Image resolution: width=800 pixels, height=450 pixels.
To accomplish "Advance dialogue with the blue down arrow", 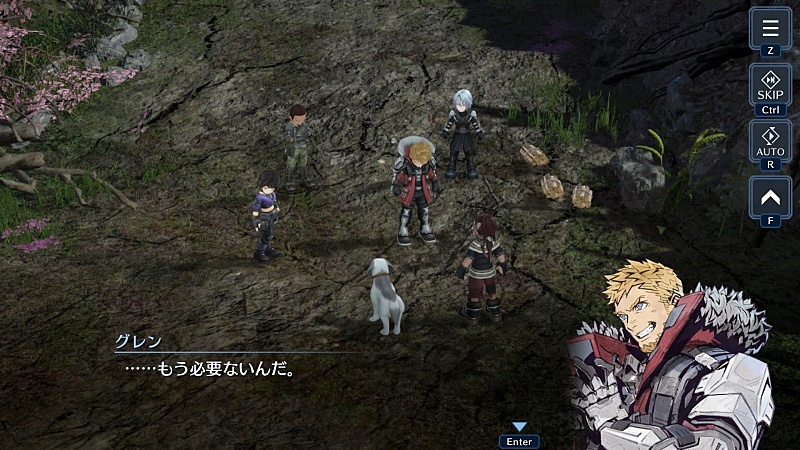I will point(519,427).
